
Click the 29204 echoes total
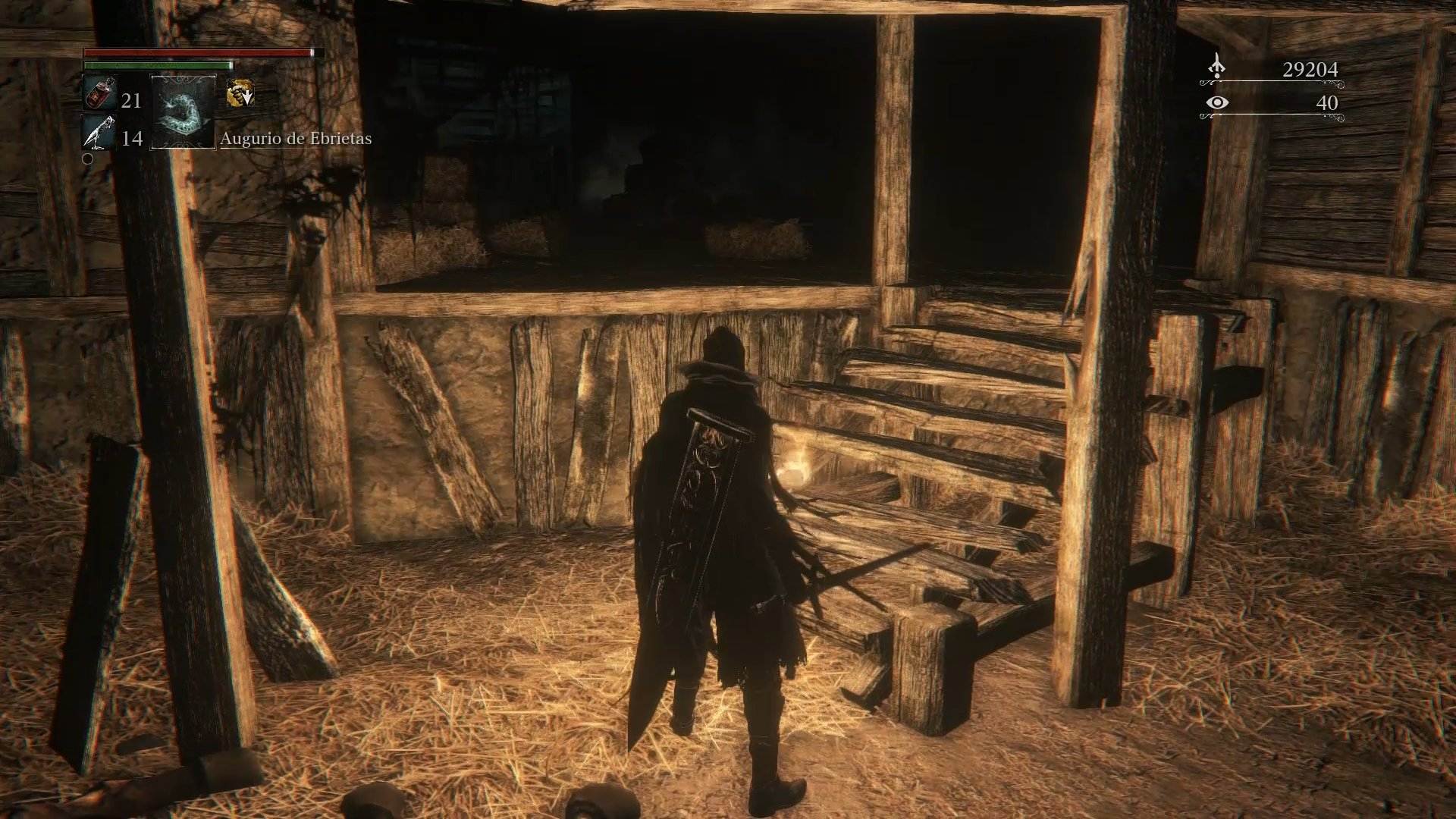(x=1310, y=71)
